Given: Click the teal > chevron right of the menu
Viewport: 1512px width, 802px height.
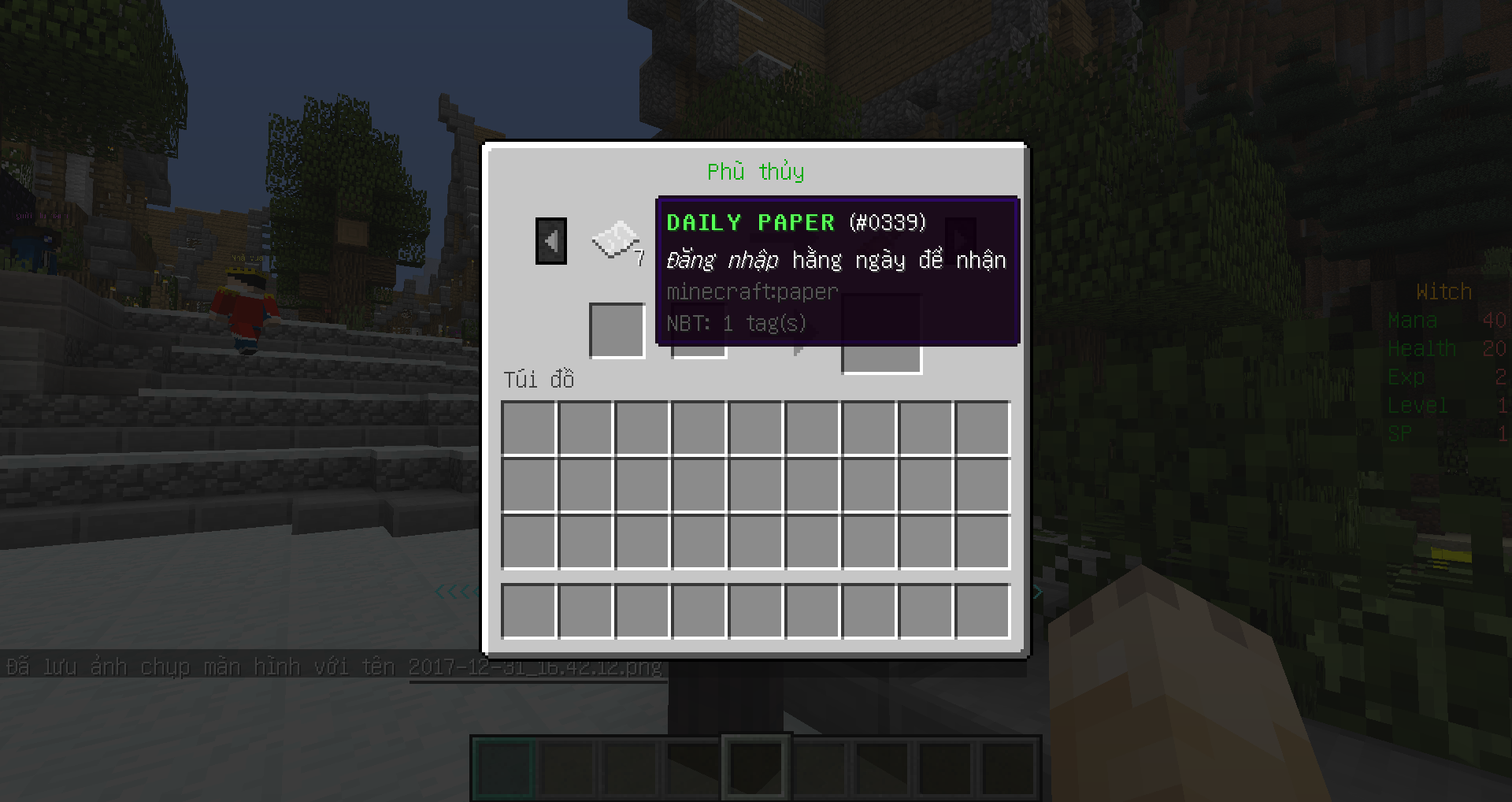Looking at the screenshot, I should [1038, 591].
